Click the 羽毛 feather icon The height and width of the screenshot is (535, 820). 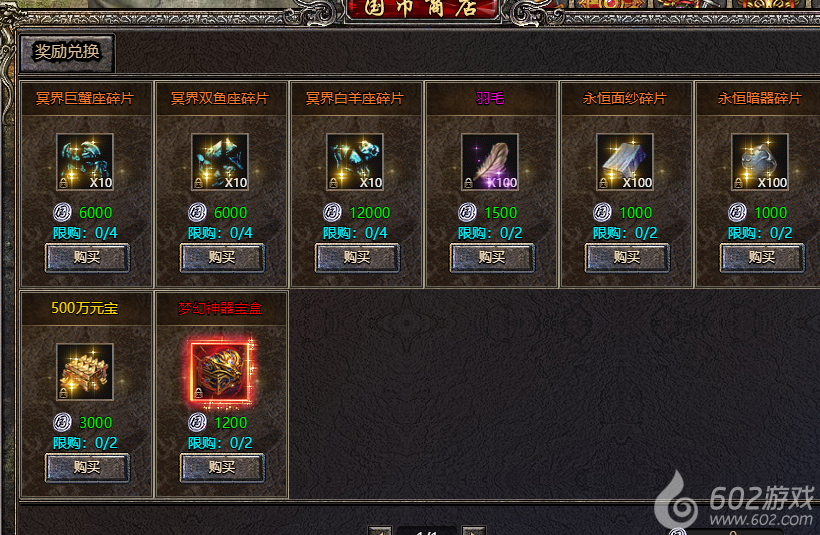click(490, 162)
